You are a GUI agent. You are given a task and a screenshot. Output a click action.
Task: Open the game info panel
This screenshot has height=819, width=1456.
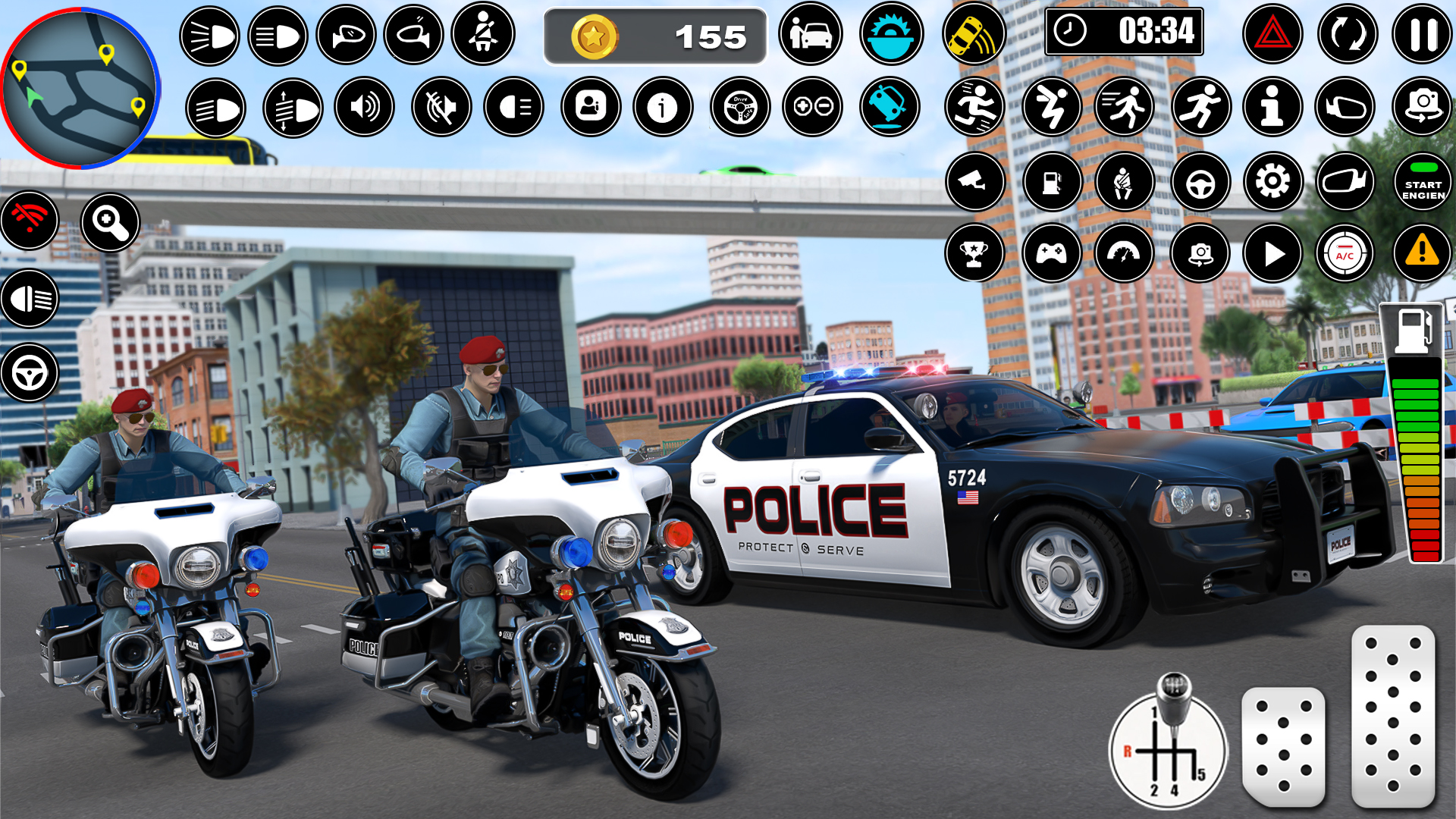tap(662, 109)
